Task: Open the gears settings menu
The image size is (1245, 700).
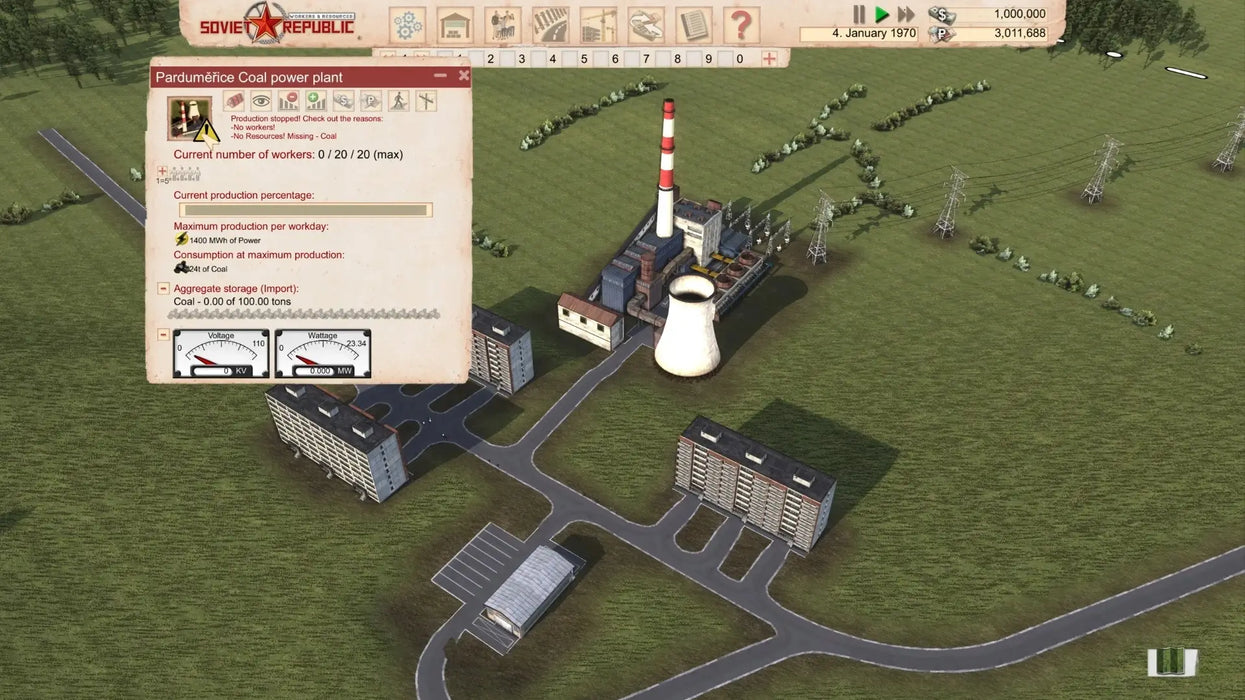Action: 407,25
